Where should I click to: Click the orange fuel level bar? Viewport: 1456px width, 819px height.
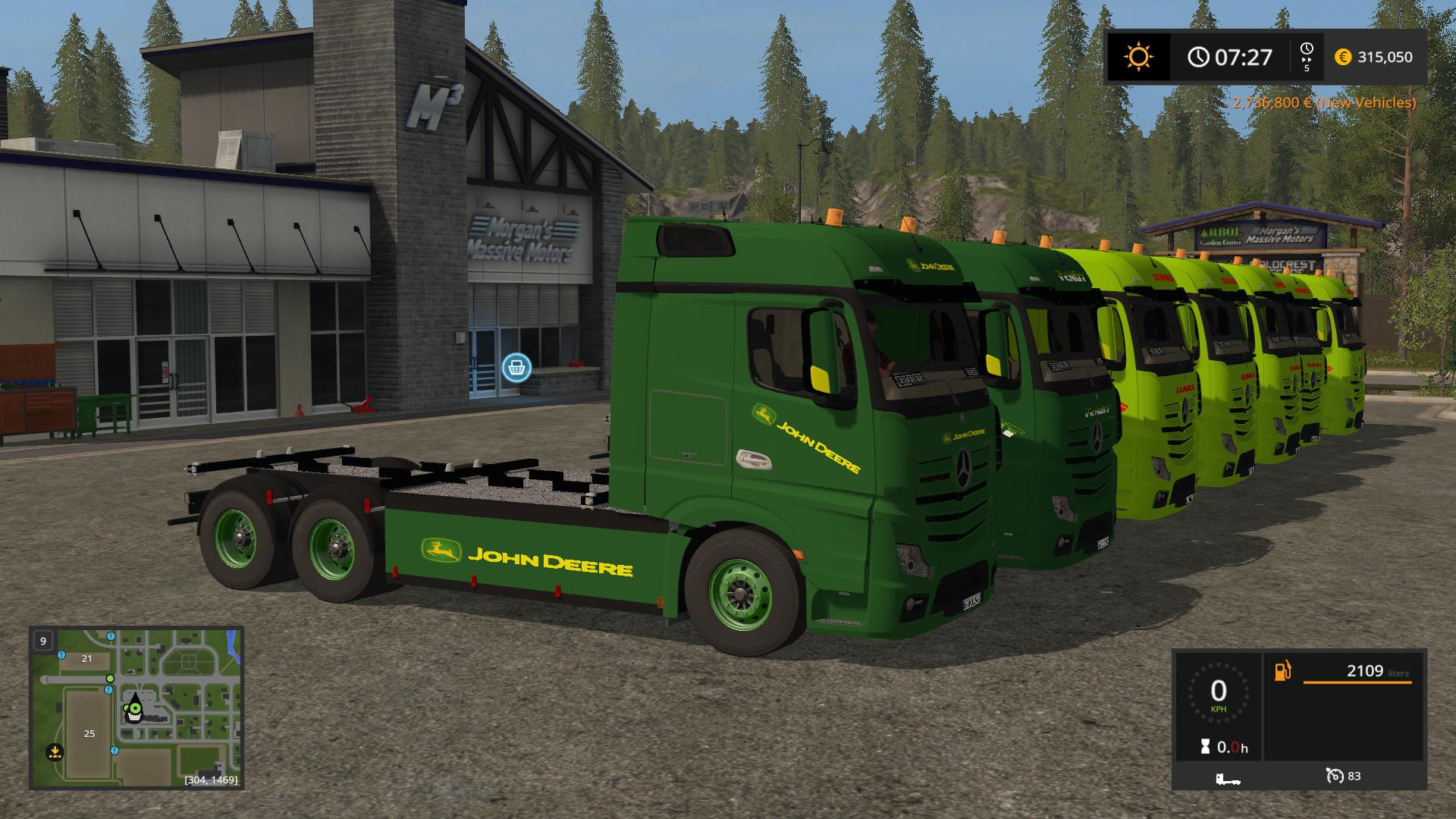(x=1357, y=682)
